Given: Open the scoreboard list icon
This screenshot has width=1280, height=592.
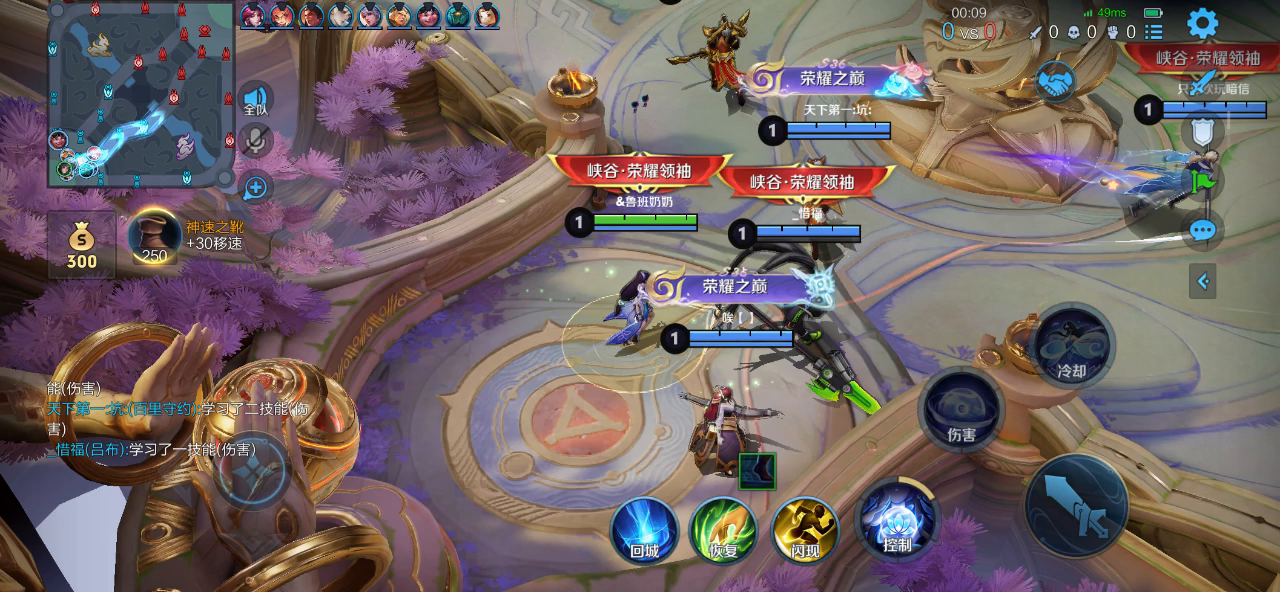Looking at the screenshot, I should (1154, 32).
